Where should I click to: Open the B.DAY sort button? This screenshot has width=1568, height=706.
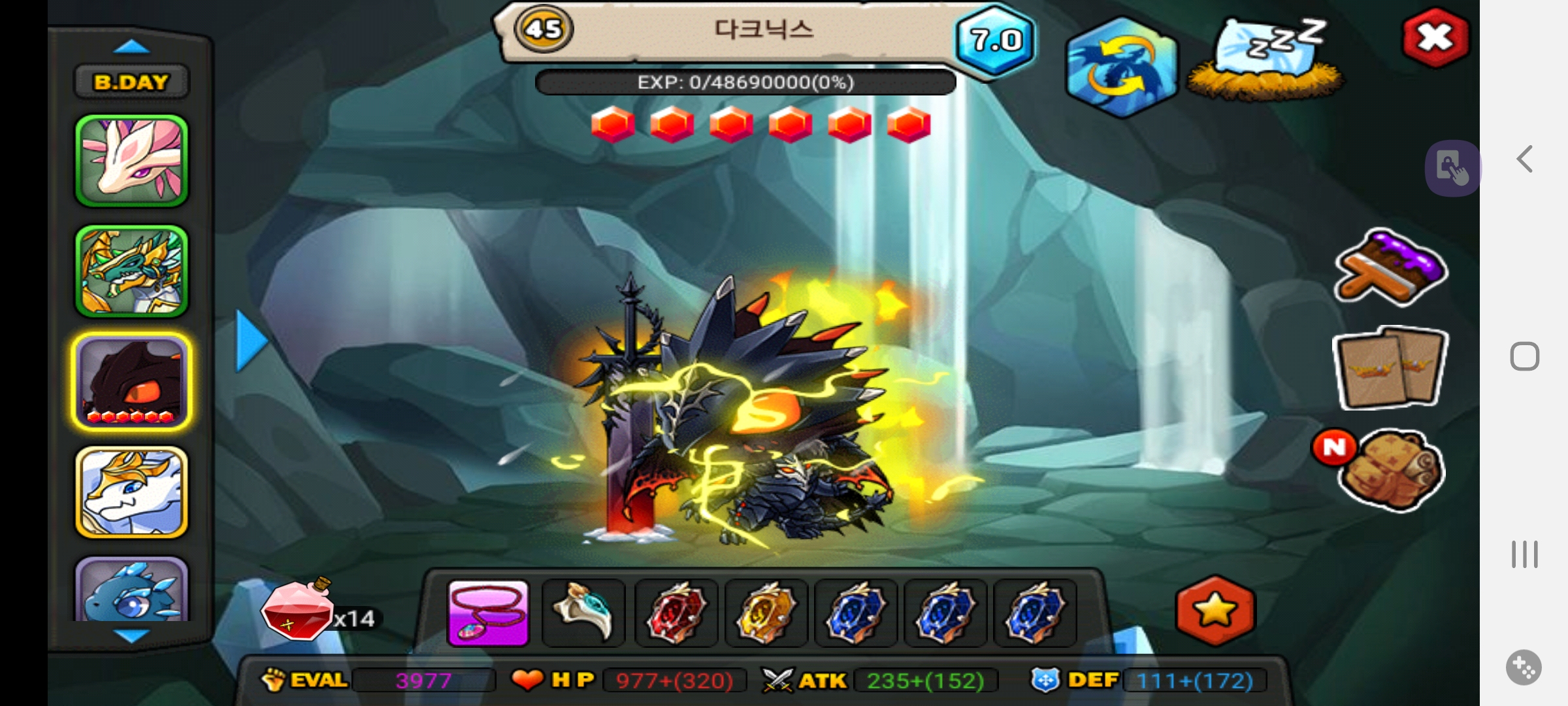pos(131,82)
